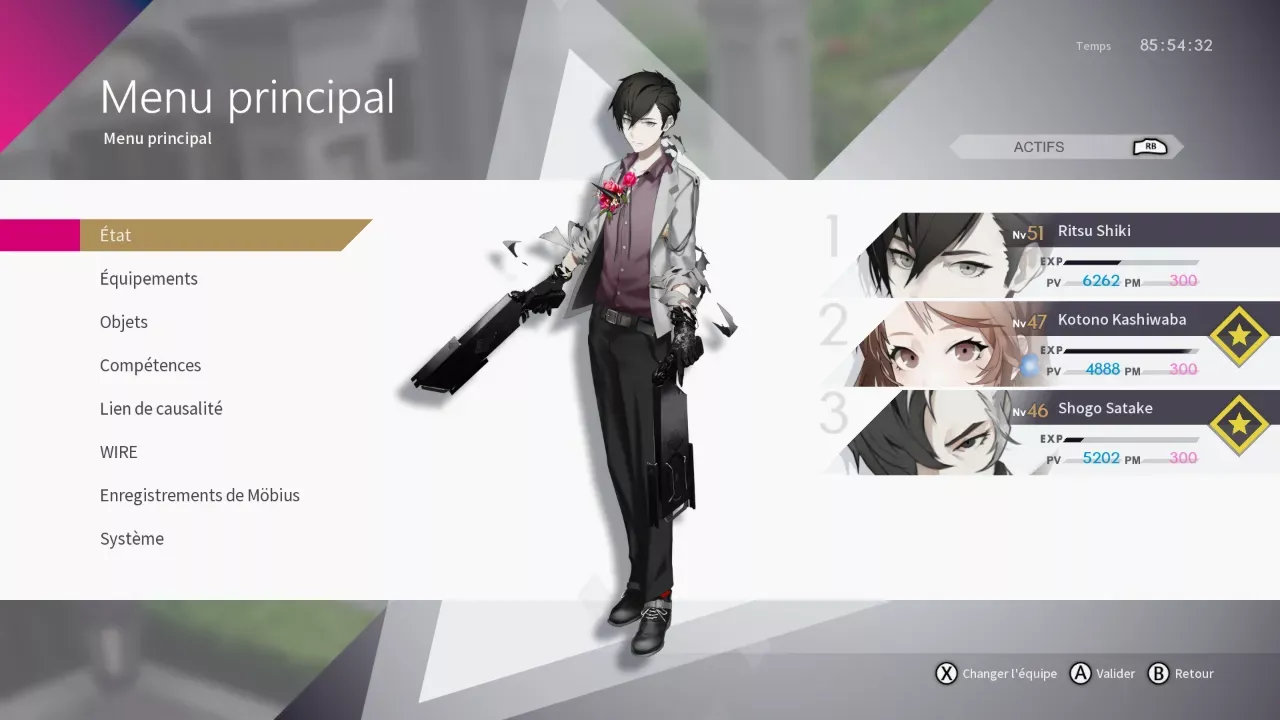This screenshot has width=1280, height=720.
Task: Click the blue status orb on Kotono's panel
Action: (x=1029, y=366)
